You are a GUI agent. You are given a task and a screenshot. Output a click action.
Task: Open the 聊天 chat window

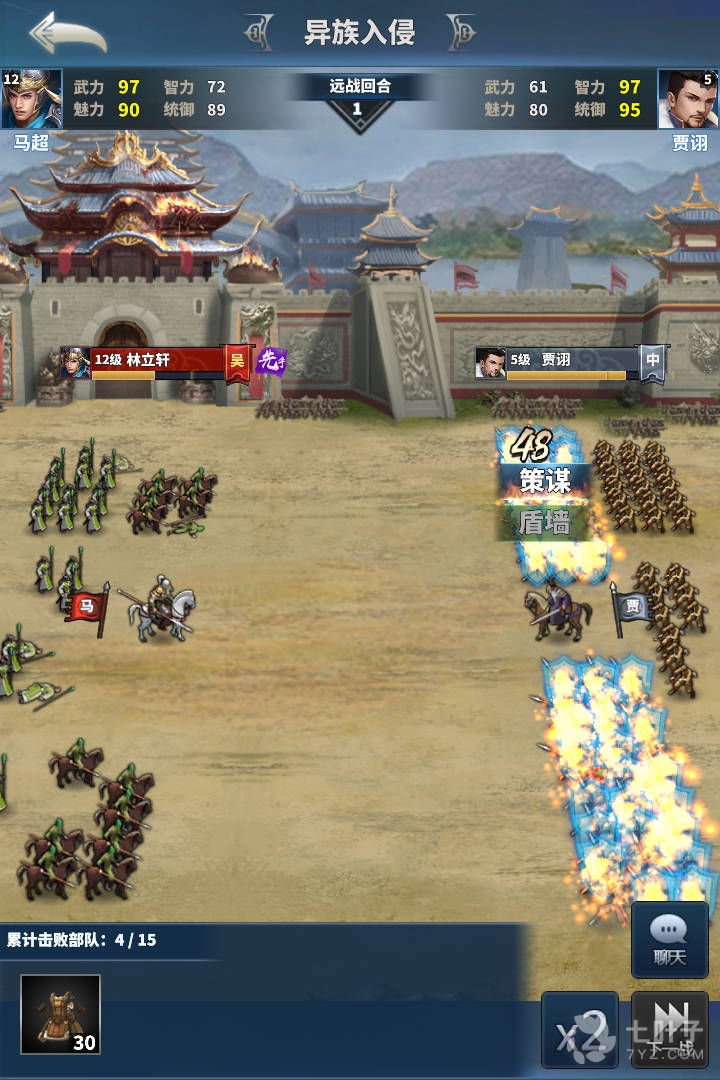pyautogui.click(x=669, y=939)
